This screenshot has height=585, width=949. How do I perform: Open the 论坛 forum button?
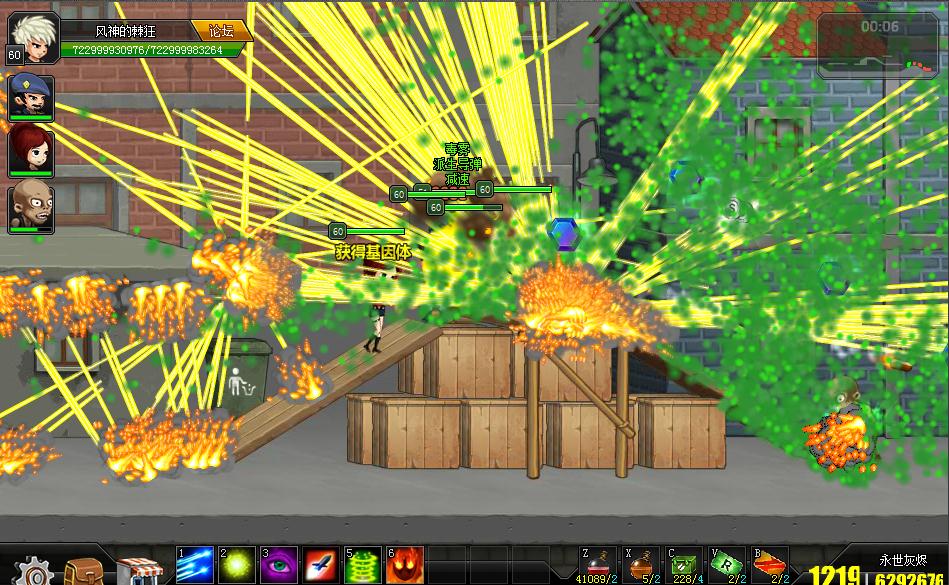click(220, 31)
